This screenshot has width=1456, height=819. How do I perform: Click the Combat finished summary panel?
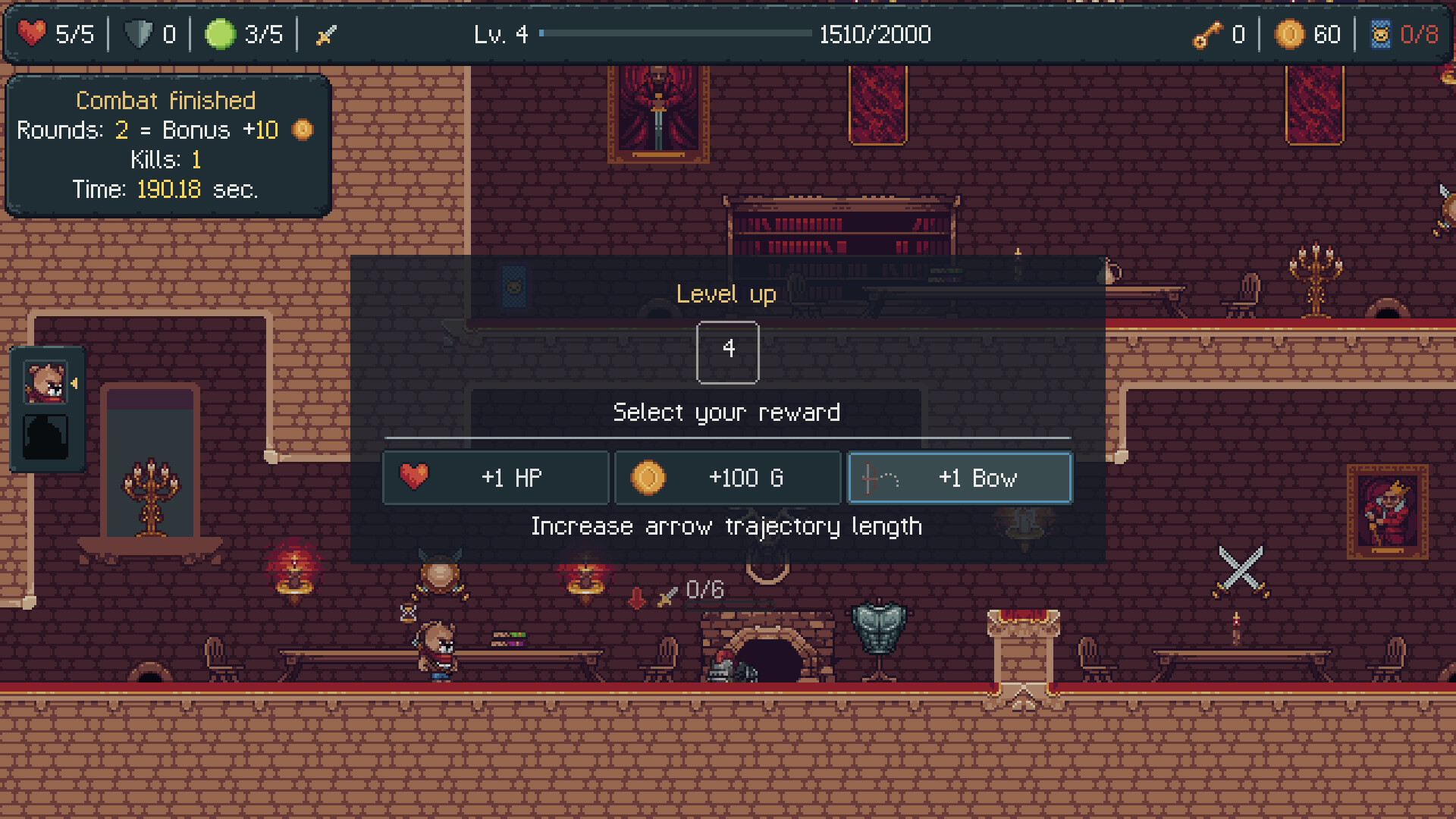click(167, 144)
